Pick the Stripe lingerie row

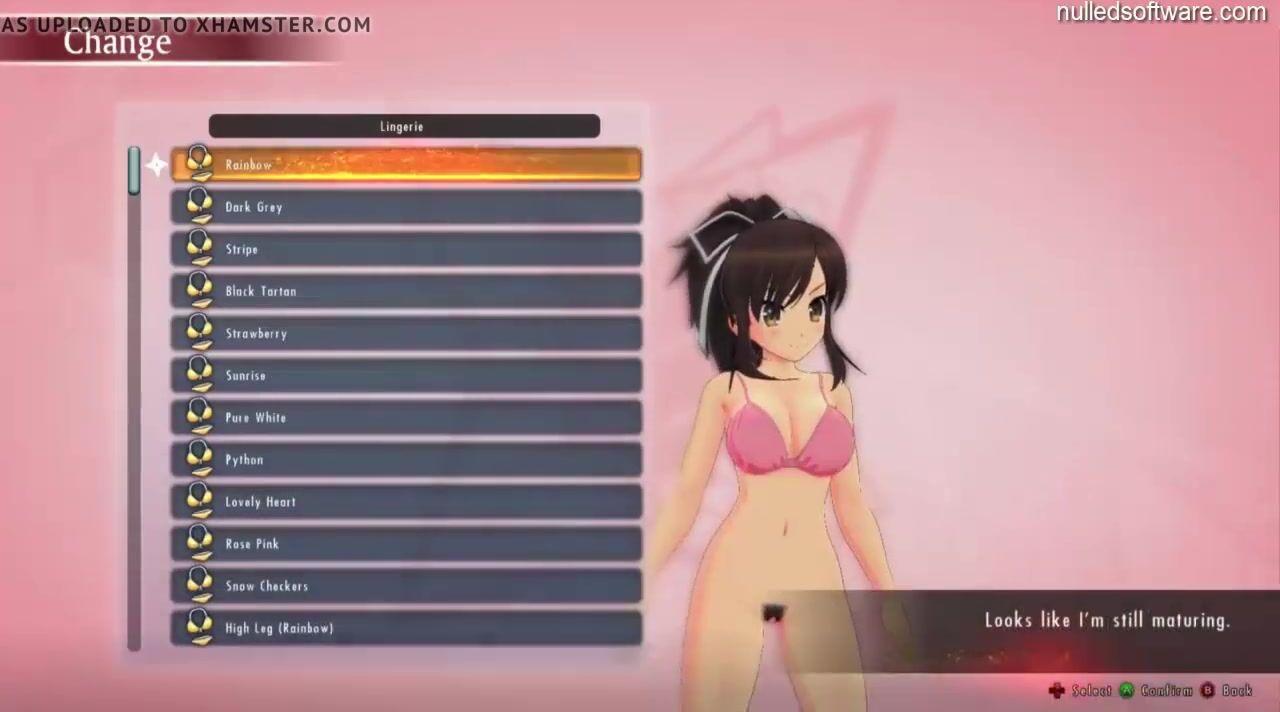[x=406, y=249]
